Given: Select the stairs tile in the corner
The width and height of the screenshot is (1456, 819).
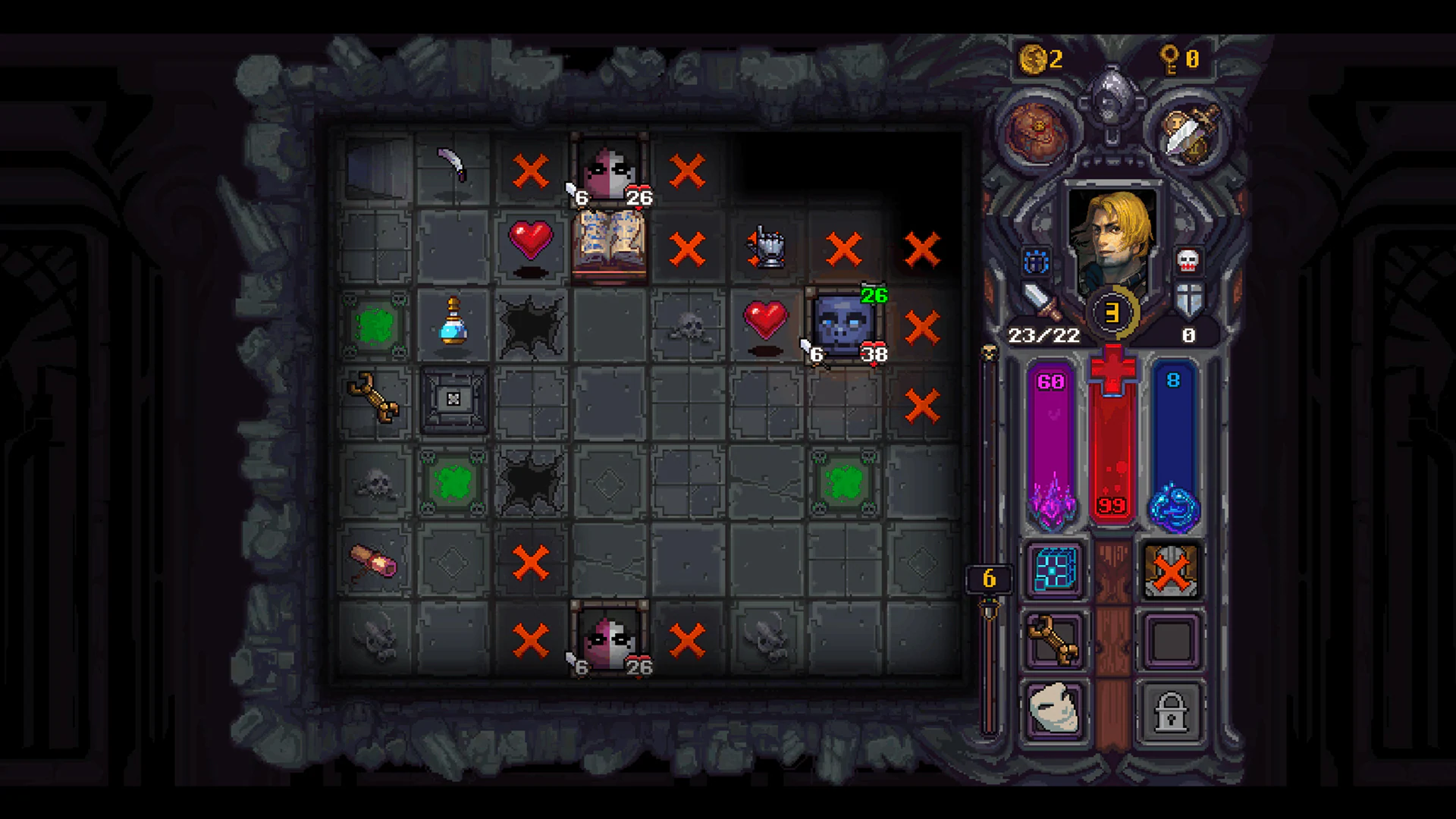Looking at the screenshot, I should [x=376, y=168].
